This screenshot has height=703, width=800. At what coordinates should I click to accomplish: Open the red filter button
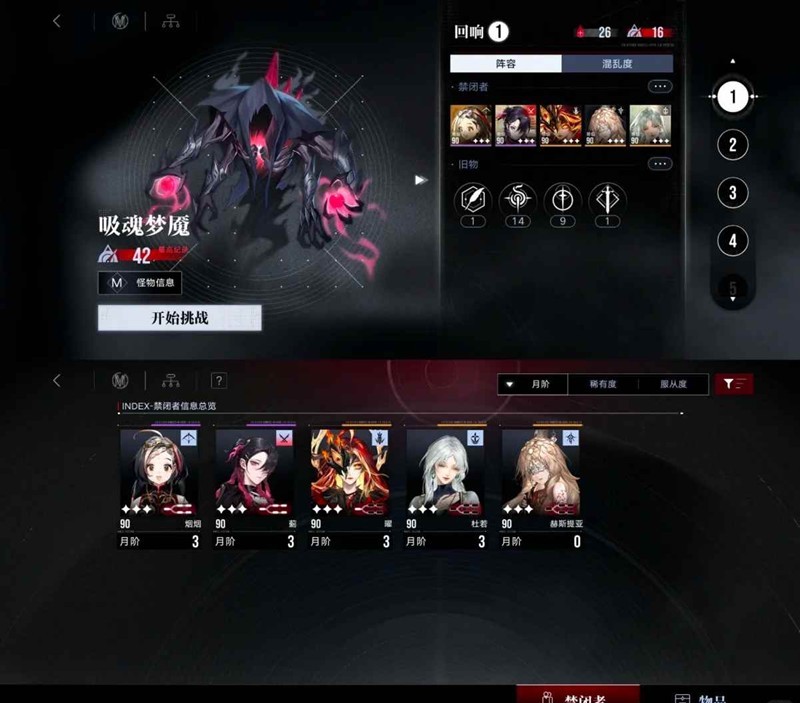pyautogui.click(x=734, y=384)
